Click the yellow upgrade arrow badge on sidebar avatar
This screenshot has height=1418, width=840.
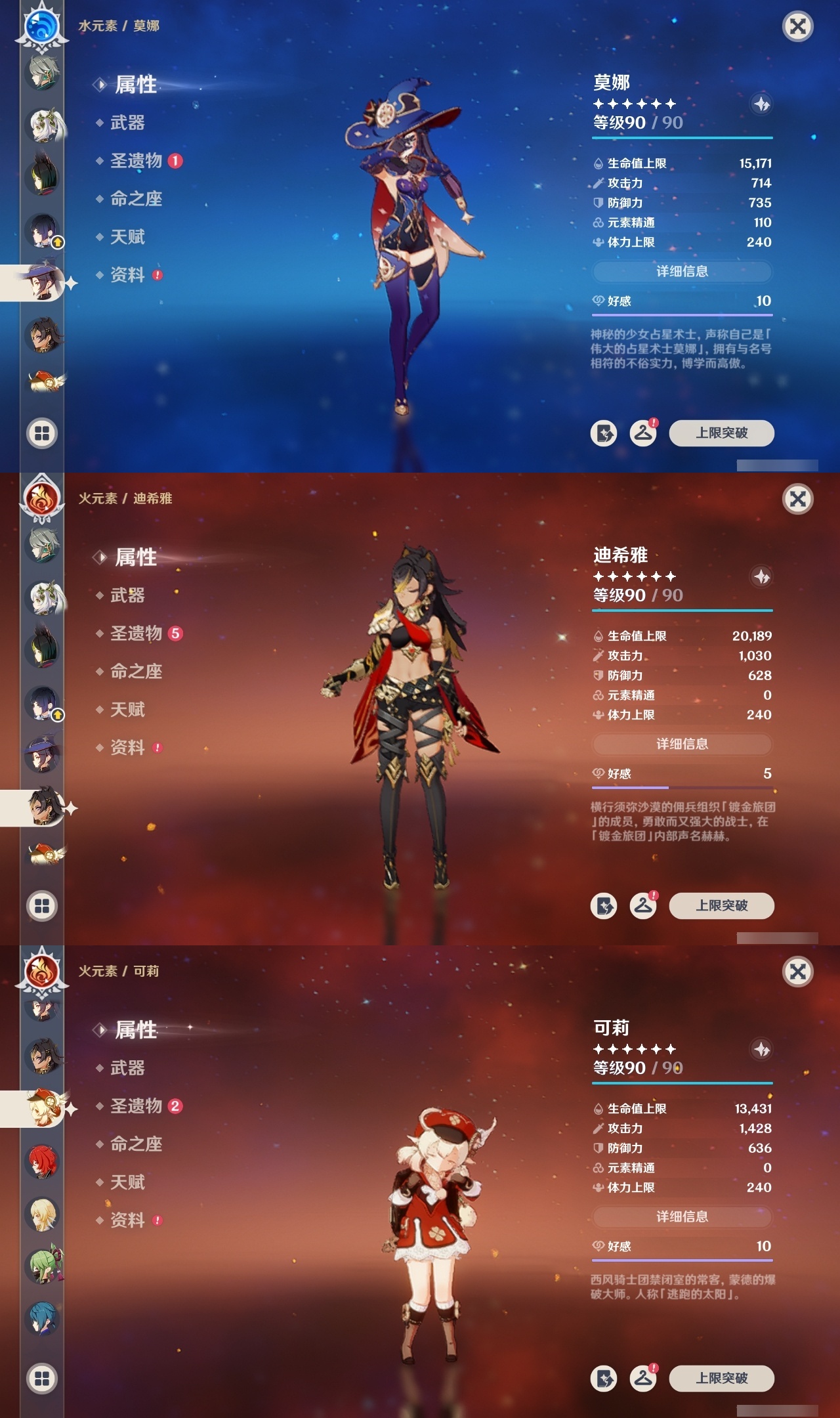58,243
